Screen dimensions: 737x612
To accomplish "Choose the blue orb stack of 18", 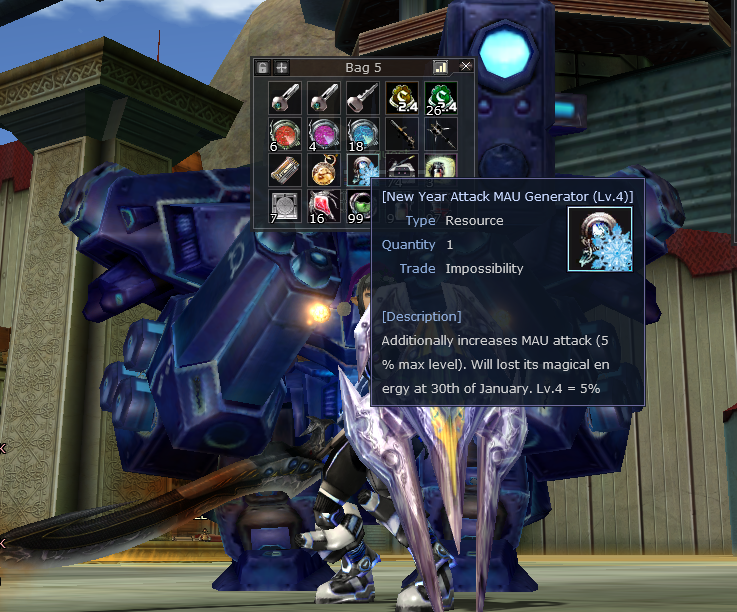I will click(361, 134).
